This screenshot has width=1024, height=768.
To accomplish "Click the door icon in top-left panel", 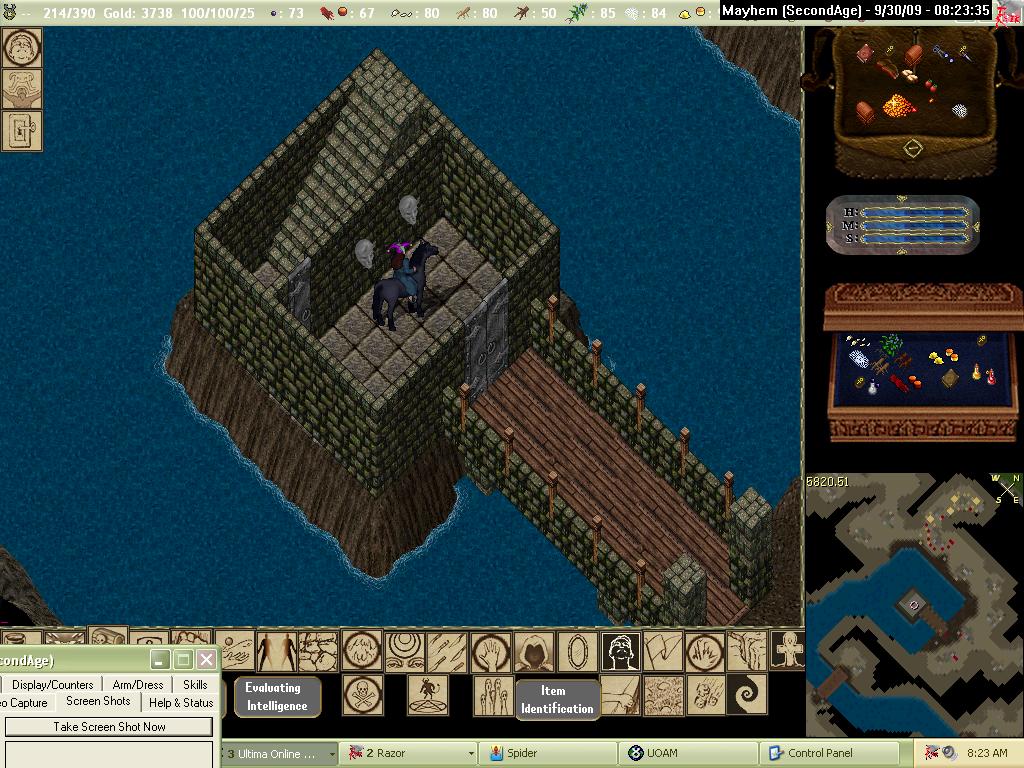I will click(x=21, y=130).
